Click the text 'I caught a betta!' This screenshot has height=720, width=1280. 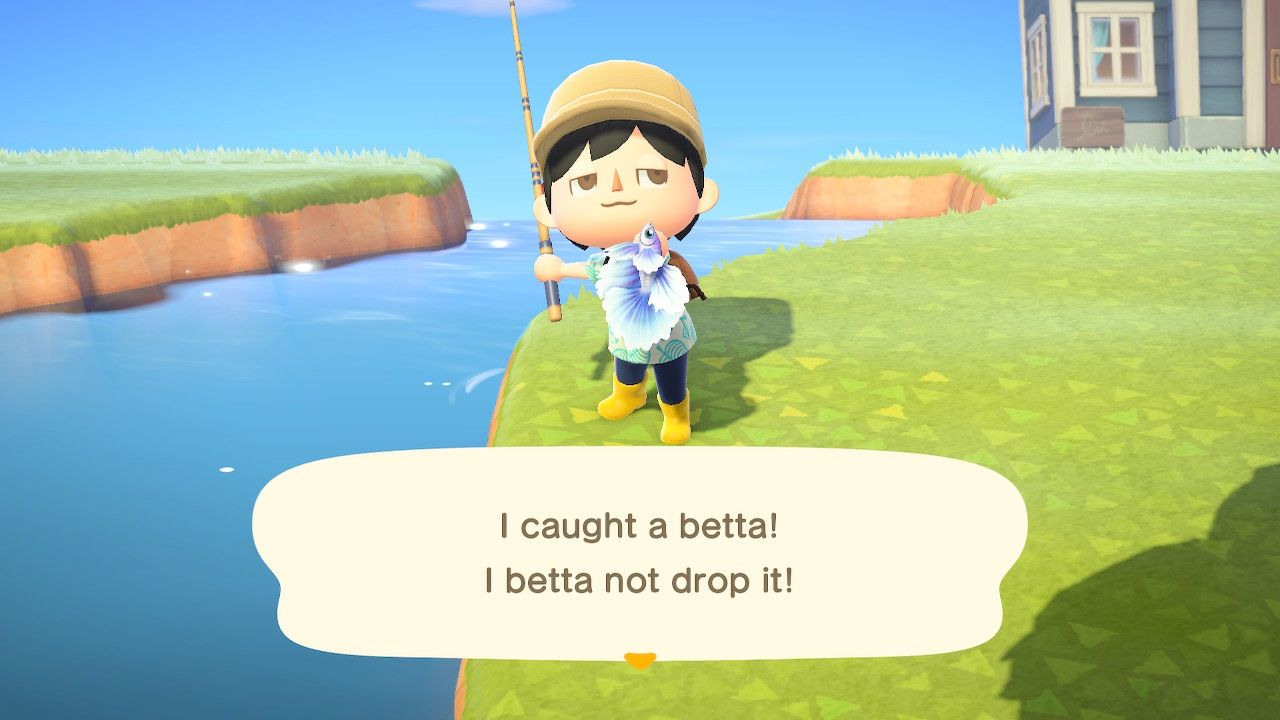click(x=639, y=524)
